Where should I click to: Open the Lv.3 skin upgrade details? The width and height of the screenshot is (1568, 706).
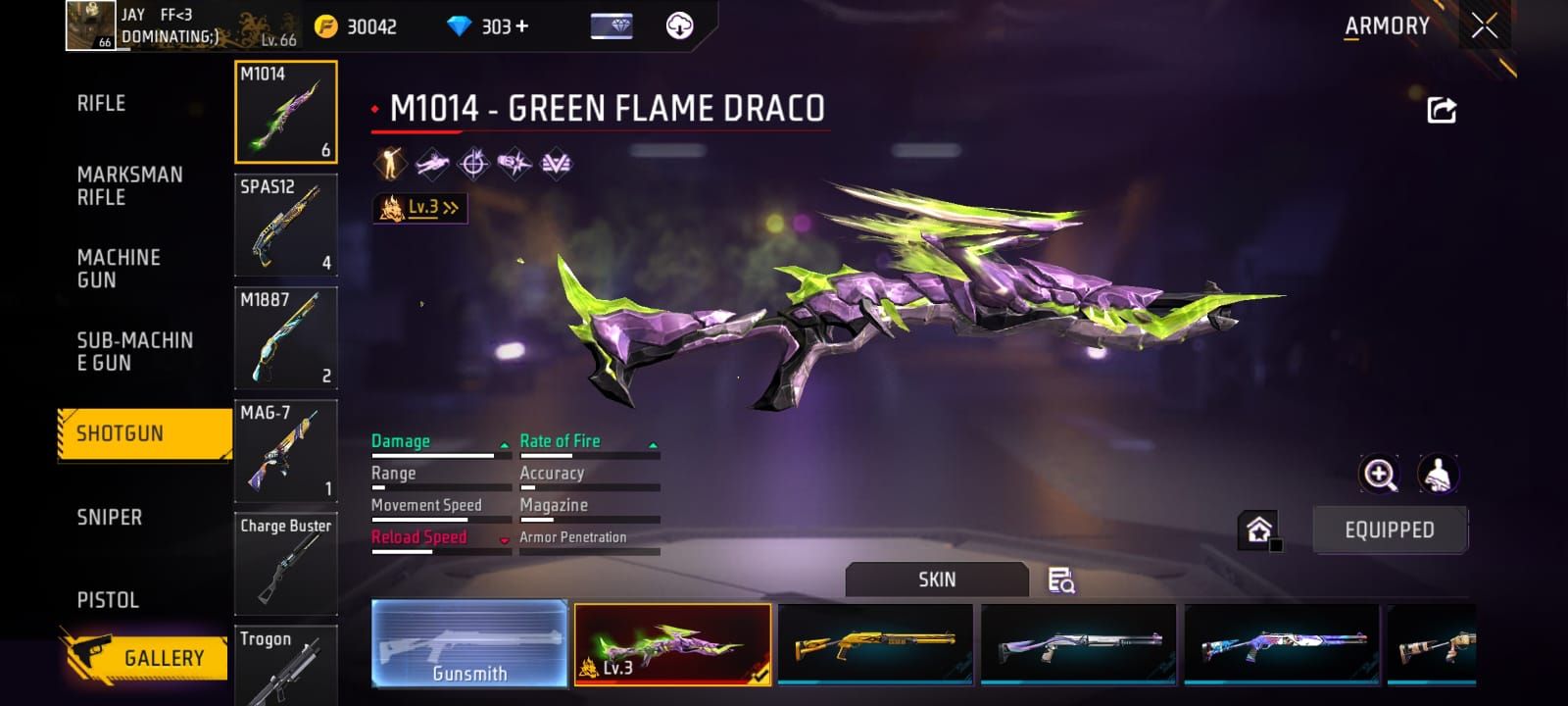[420, 208]
